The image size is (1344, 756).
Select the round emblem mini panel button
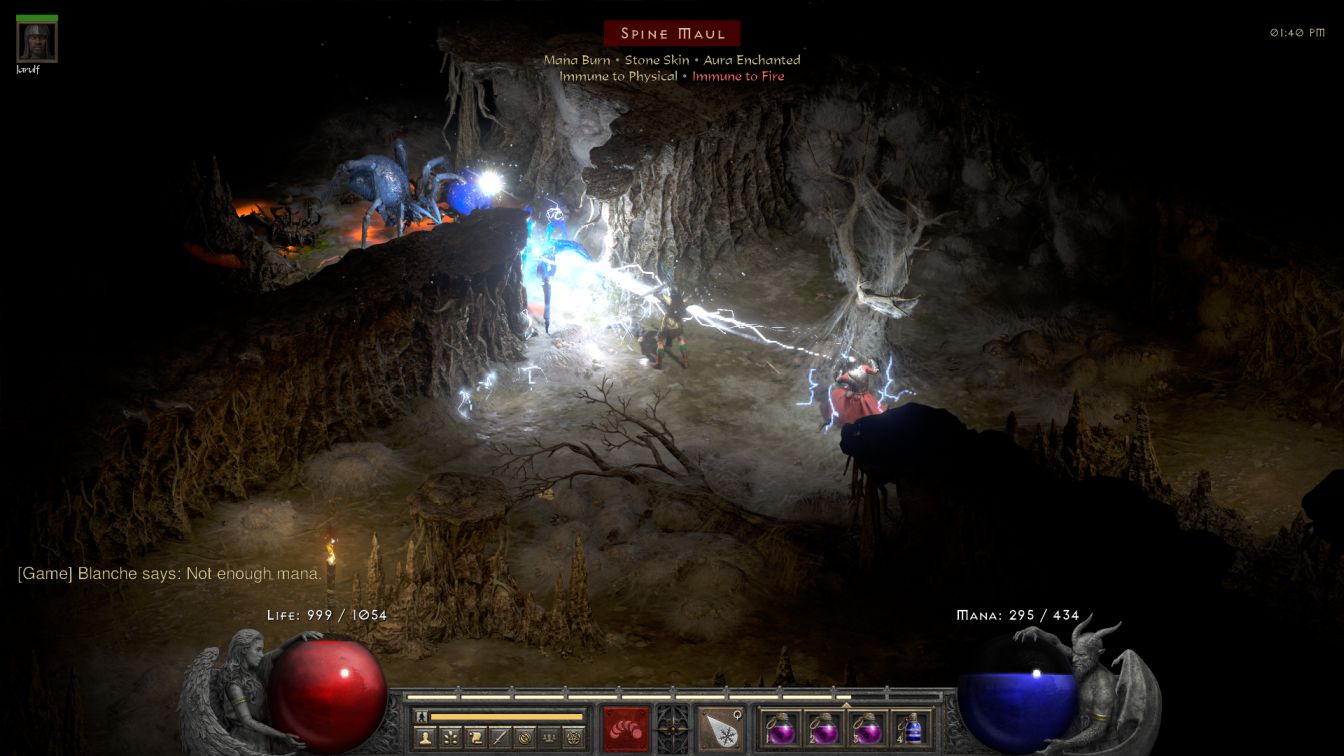(524, 737)
